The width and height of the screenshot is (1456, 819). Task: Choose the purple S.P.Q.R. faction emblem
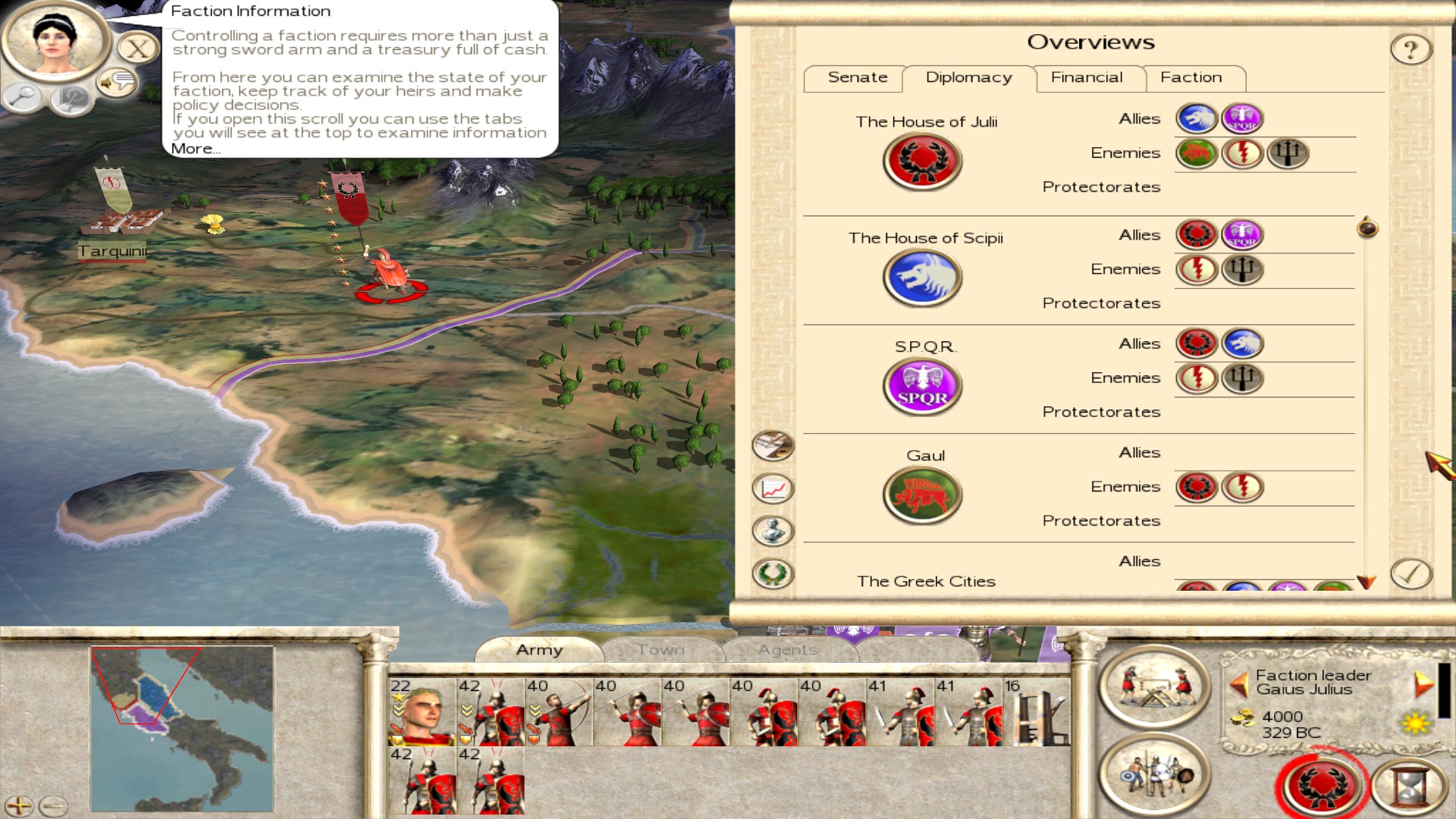(922, 387)
